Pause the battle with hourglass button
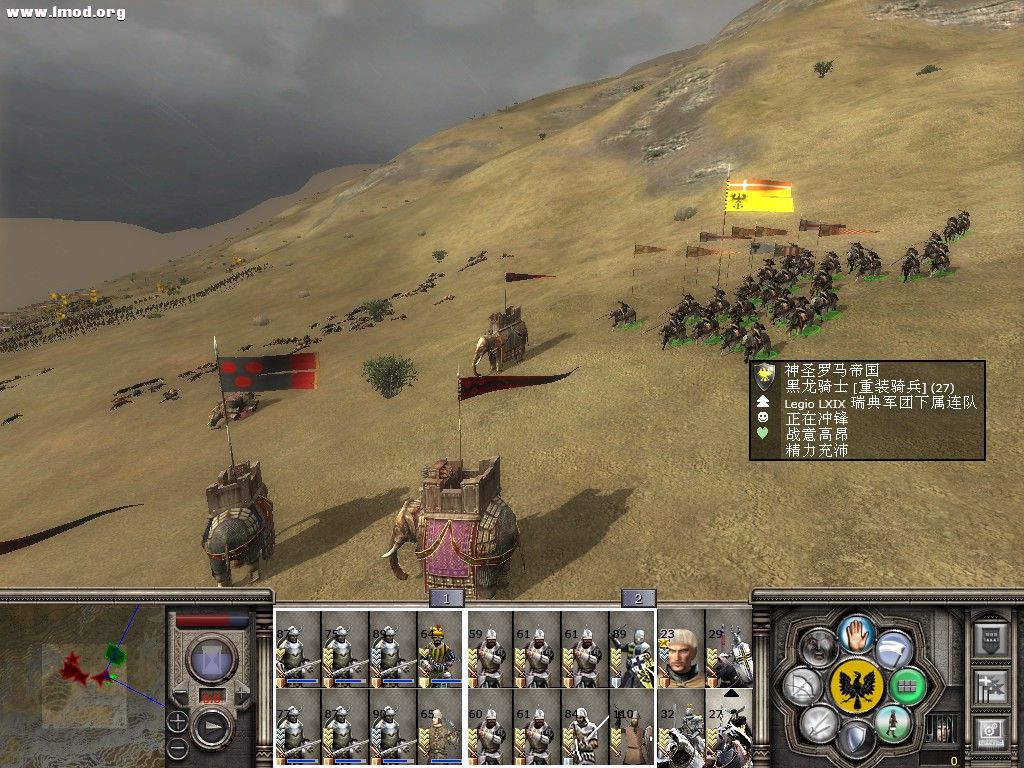1024x768 pixels. 212,660
